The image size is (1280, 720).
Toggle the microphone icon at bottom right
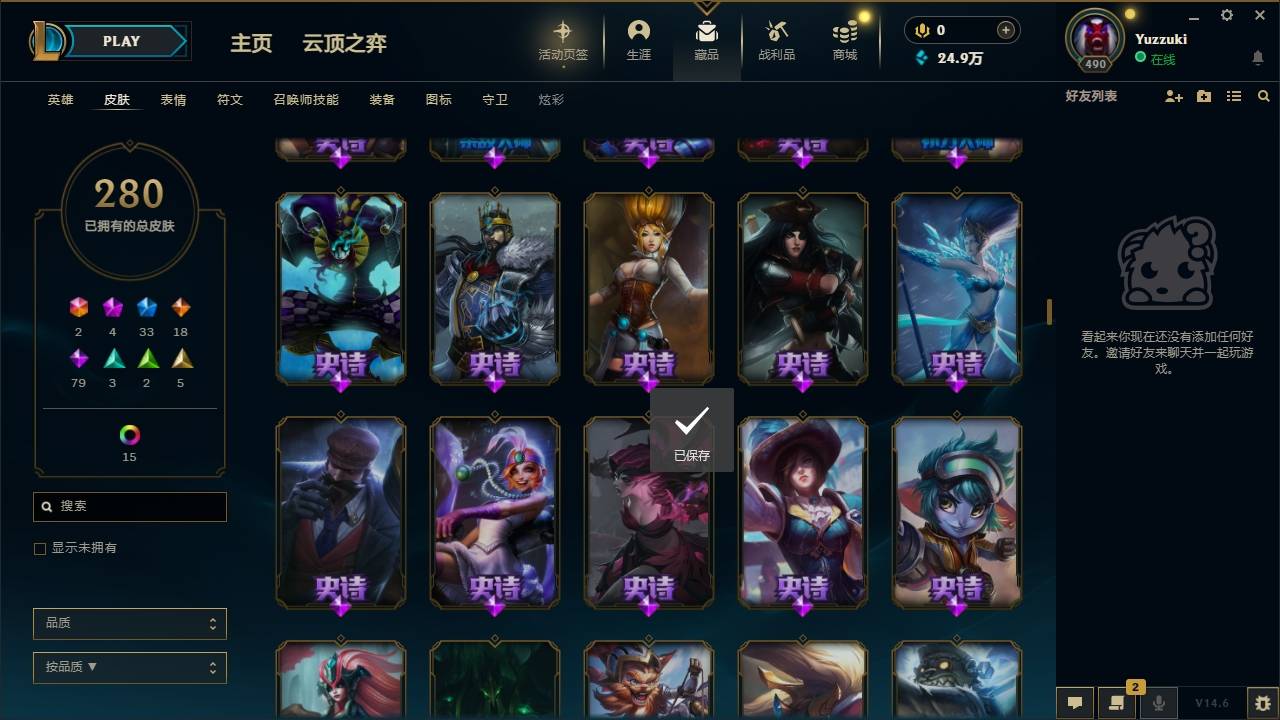pyautogui.click(x=1159, y=703)
